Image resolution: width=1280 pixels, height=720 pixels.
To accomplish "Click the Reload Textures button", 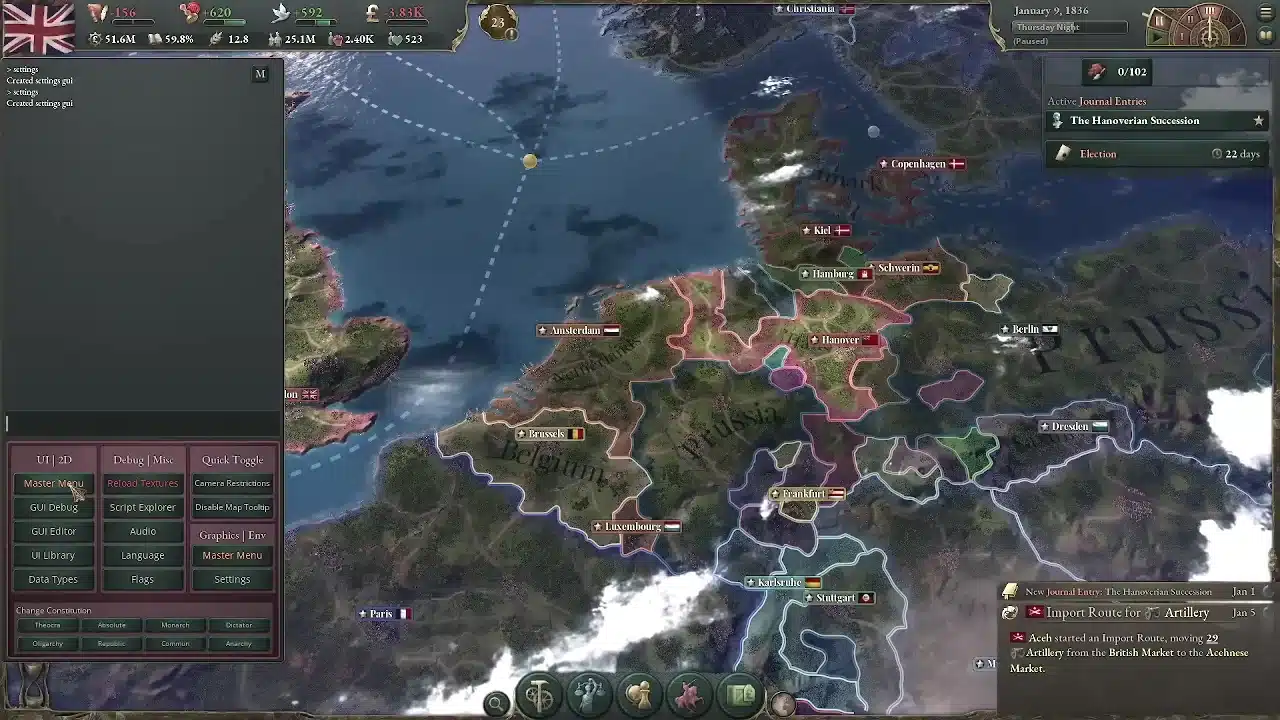I will [141, 483].
